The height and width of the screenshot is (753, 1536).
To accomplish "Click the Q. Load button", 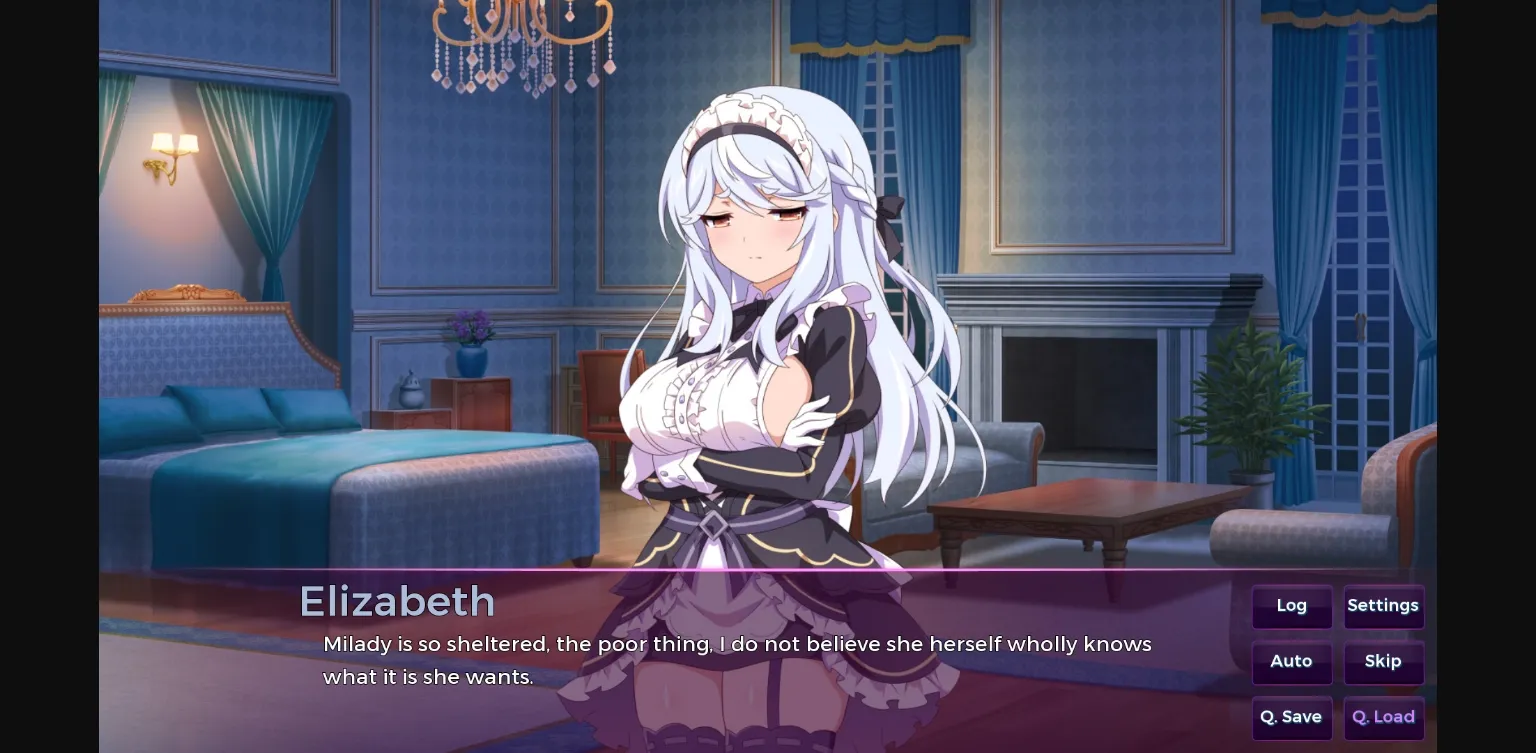I will pos(1383,717).
